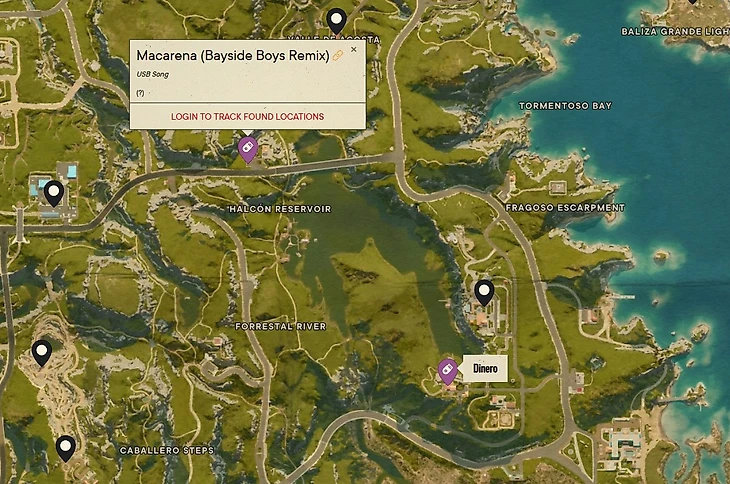The image size is (730, 484).
Task: Open the black marker near Valle de Acosta
Action: tap(337, 19)
